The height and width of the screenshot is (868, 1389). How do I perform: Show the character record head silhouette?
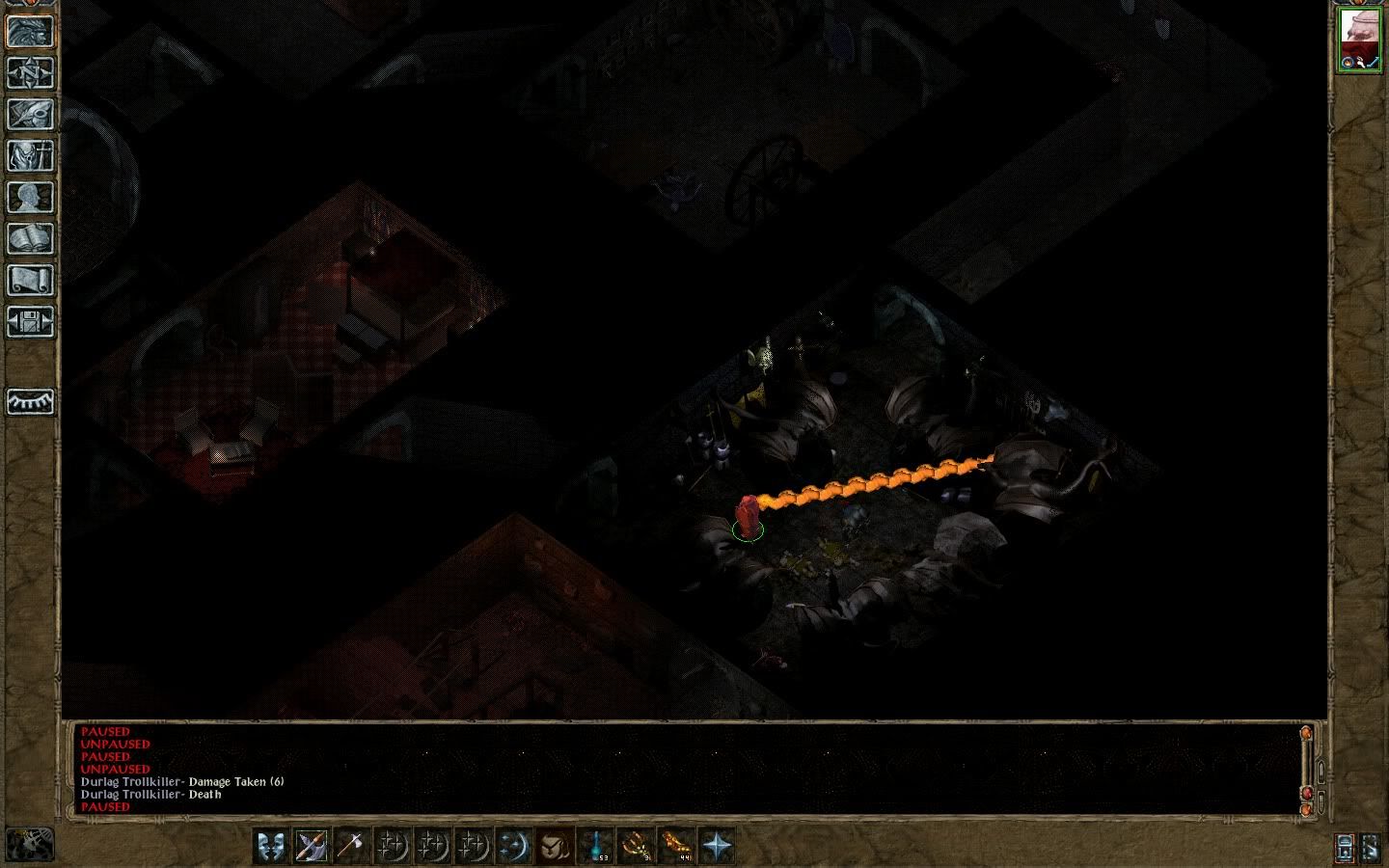(x=30, y=198)
